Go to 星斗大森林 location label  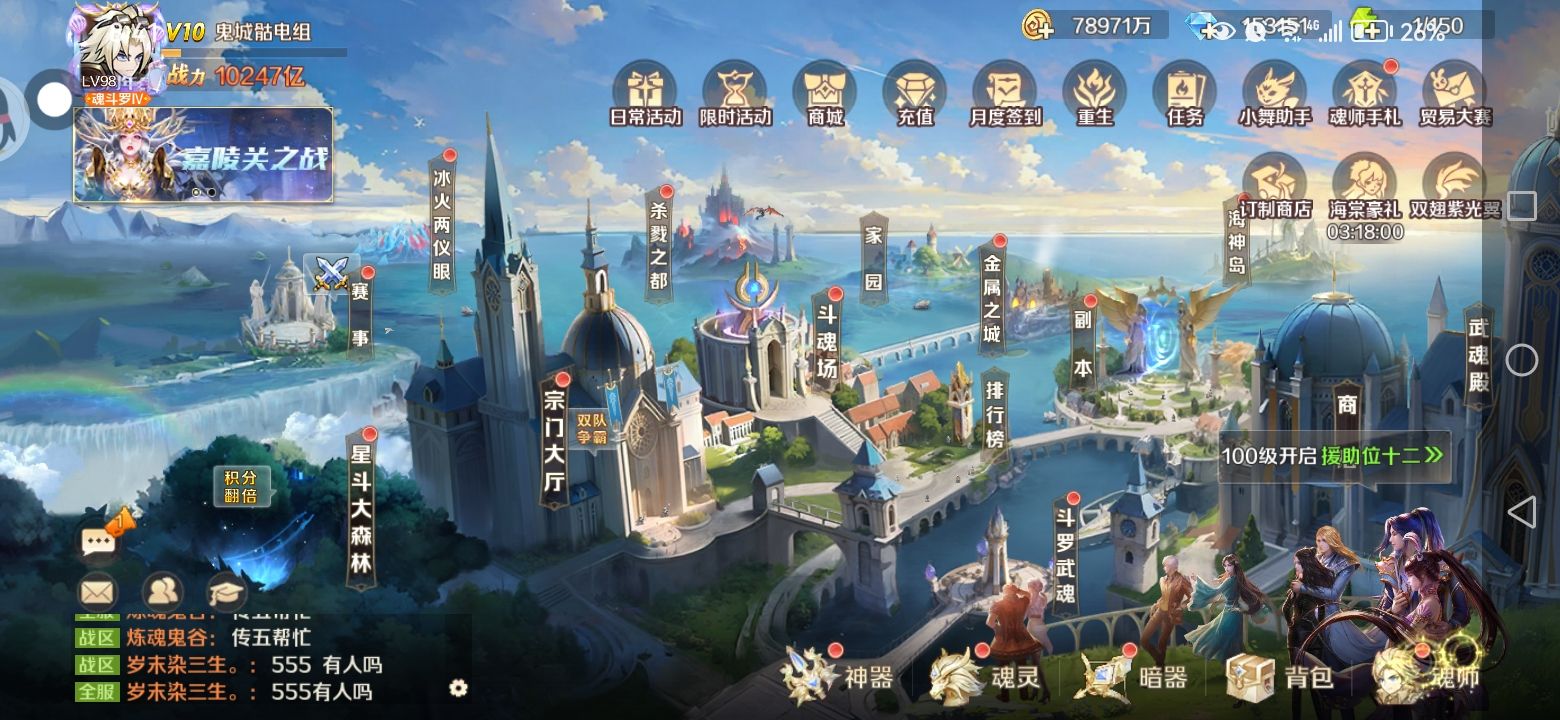point(361,510)
